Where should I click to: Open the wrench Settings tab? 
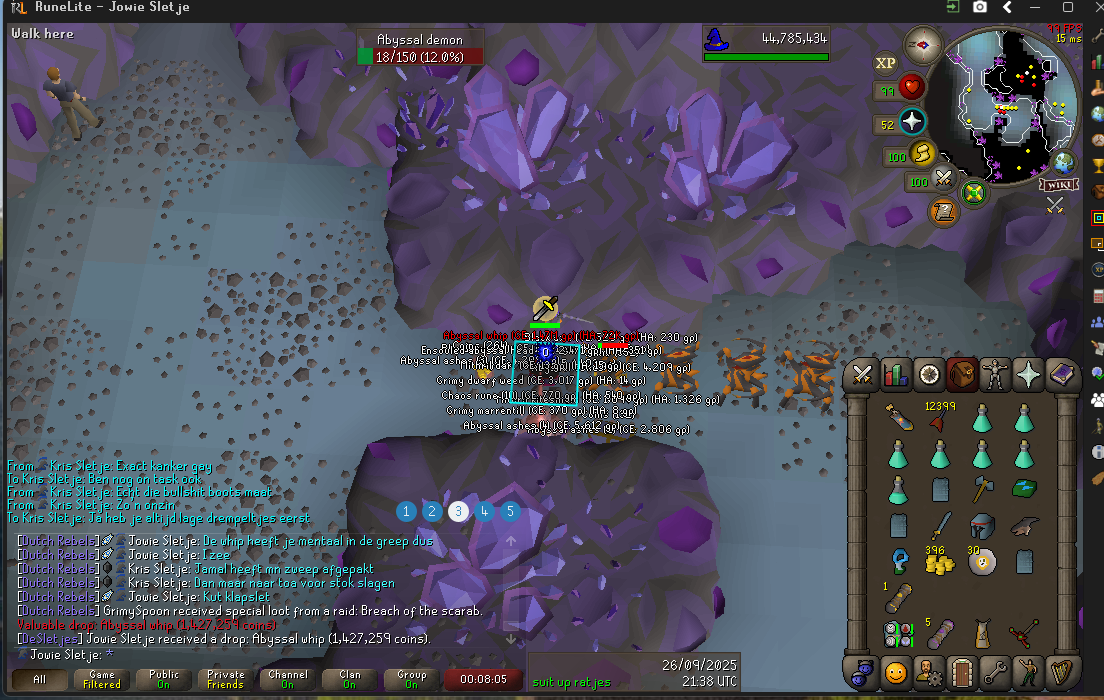pyautogui.click(x=994, y=671)
